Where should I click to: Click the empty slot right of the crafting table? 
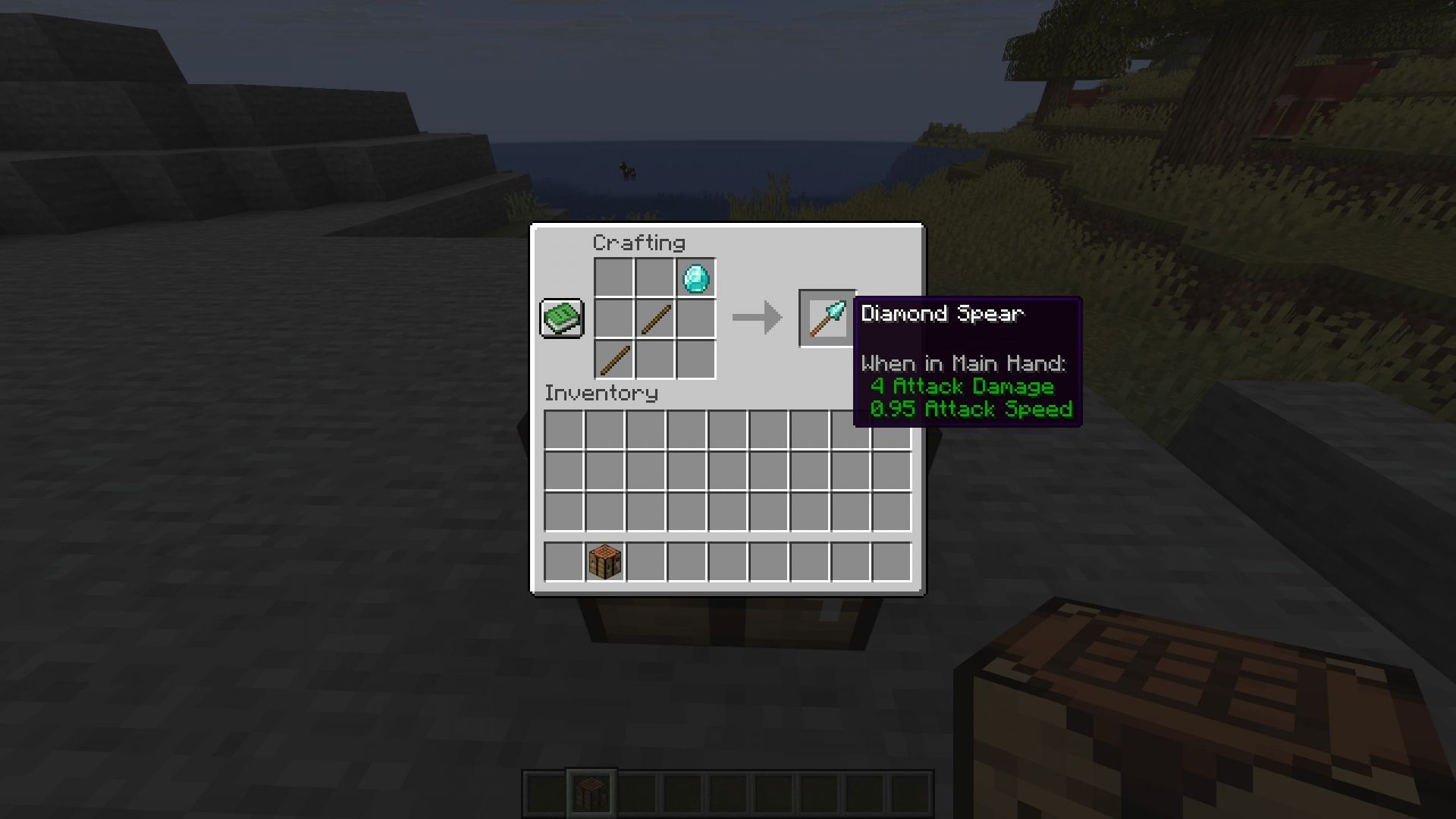tap(645, 560)
